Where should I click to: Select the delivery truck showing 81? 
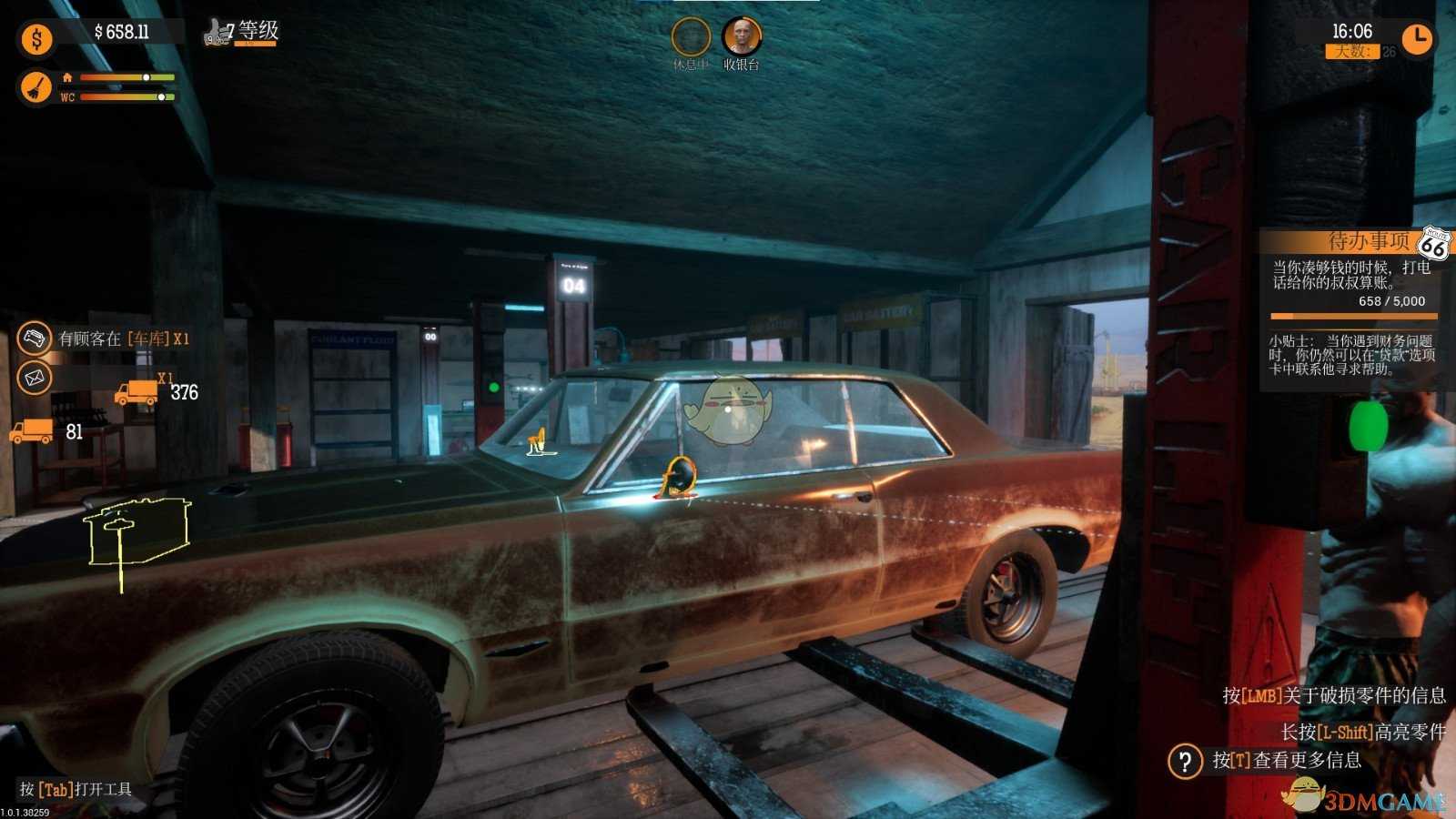[31, 431]
